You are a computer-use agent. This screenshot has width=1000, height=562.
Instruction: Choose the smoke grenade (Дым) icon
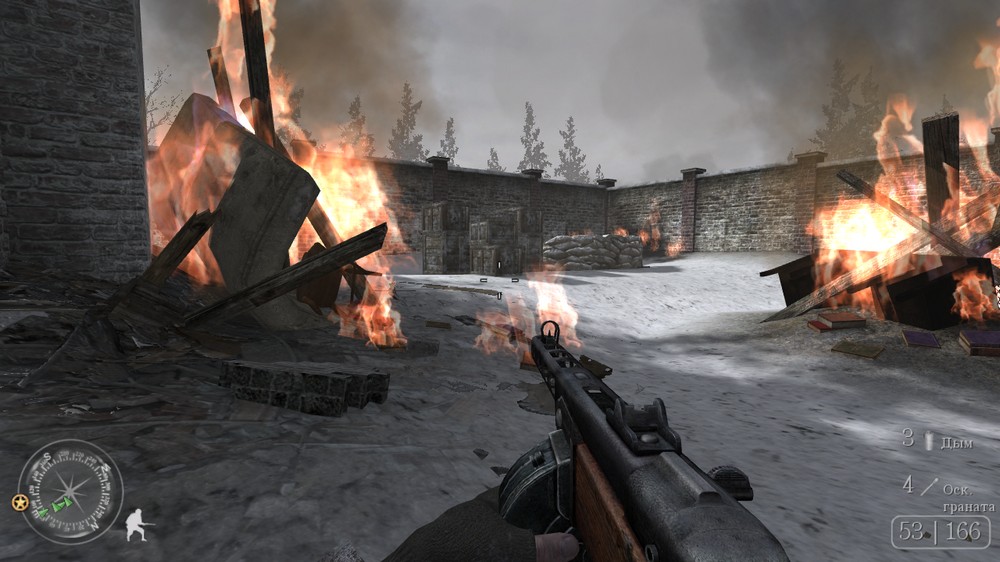(929, 441)
